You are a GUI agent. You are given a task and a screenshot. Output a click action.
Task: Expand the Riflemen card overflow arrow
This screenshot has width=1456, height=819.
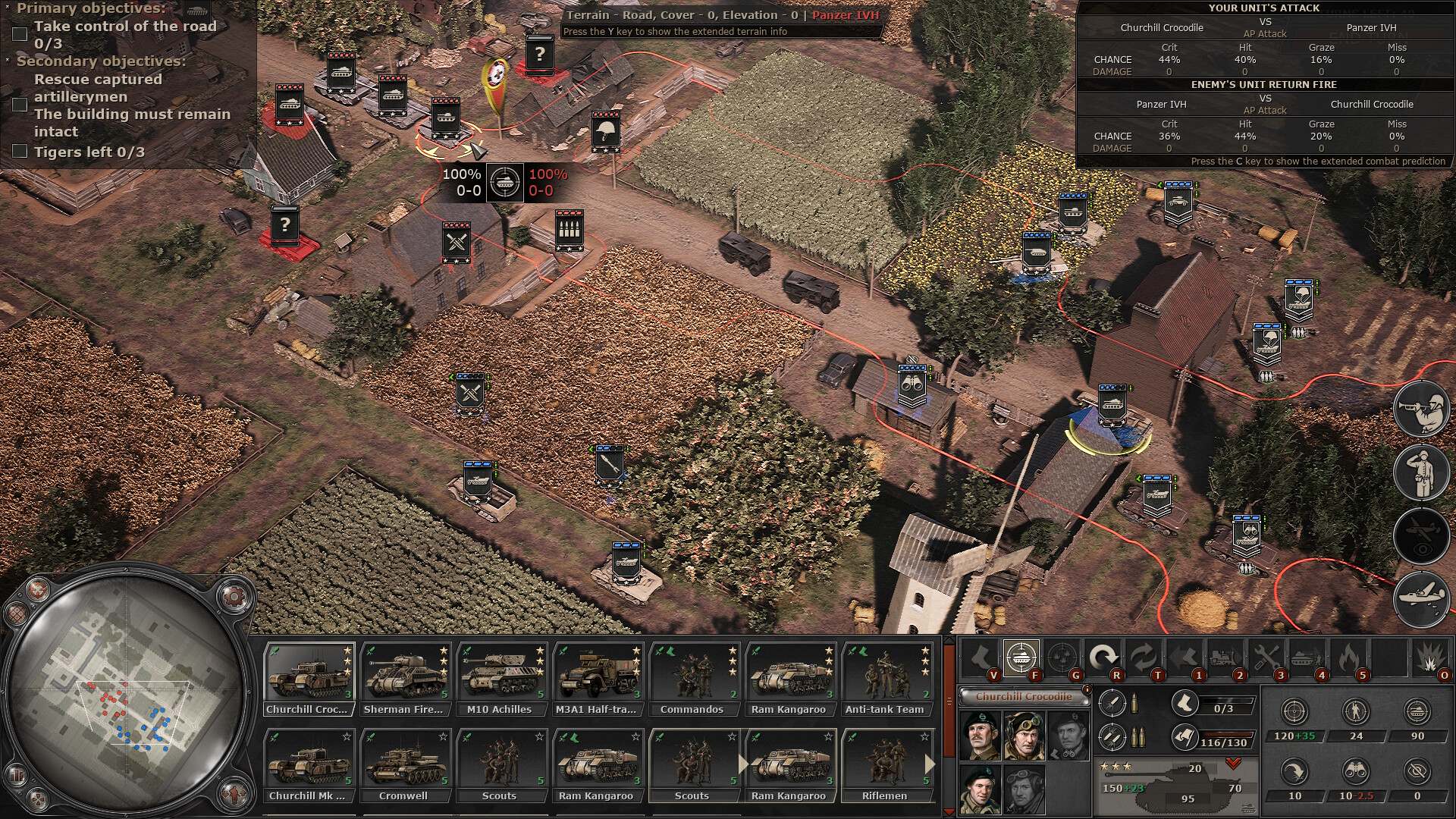coord(930,764)
